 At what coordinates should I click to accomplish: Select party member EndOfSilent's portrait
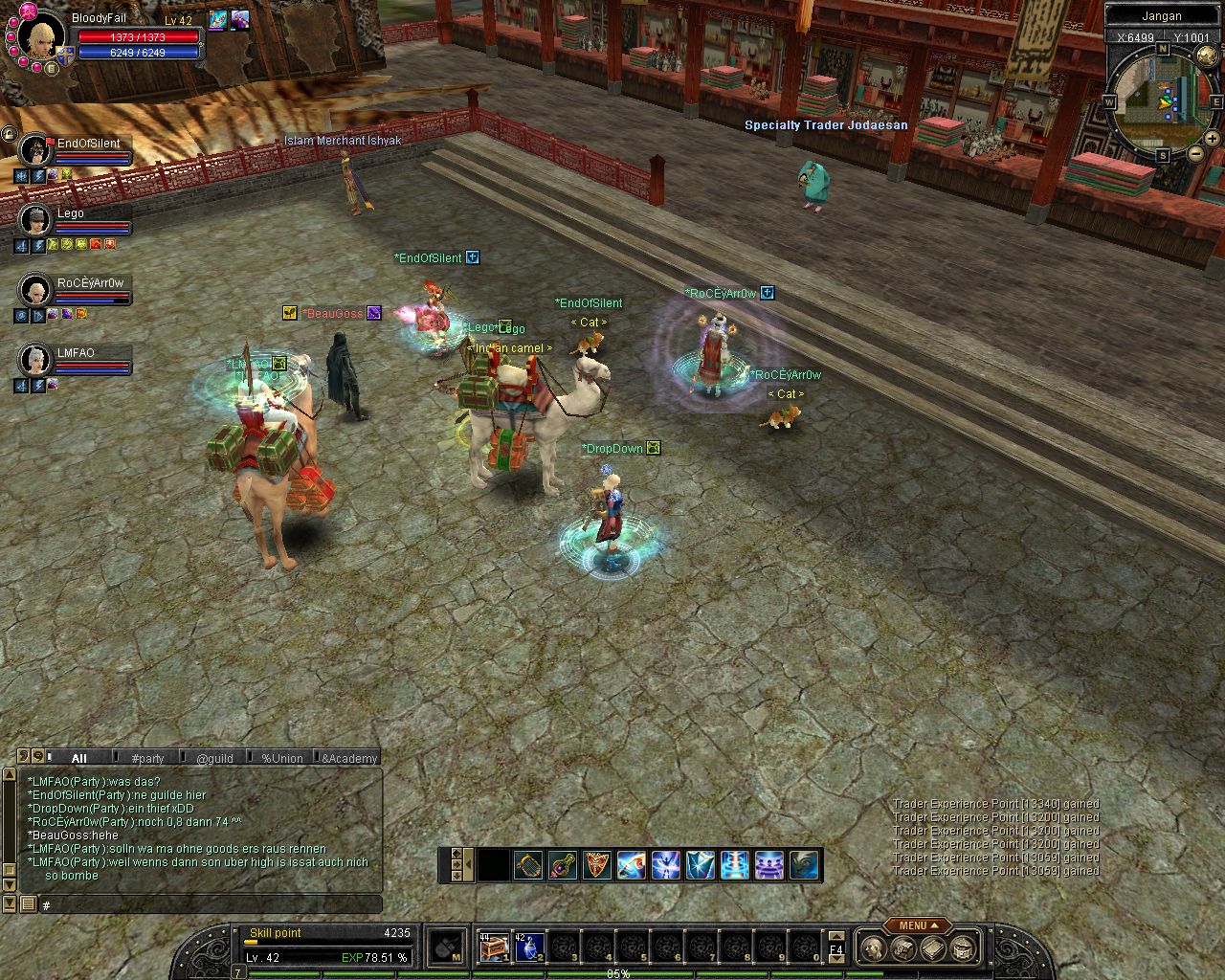(35, 150)
